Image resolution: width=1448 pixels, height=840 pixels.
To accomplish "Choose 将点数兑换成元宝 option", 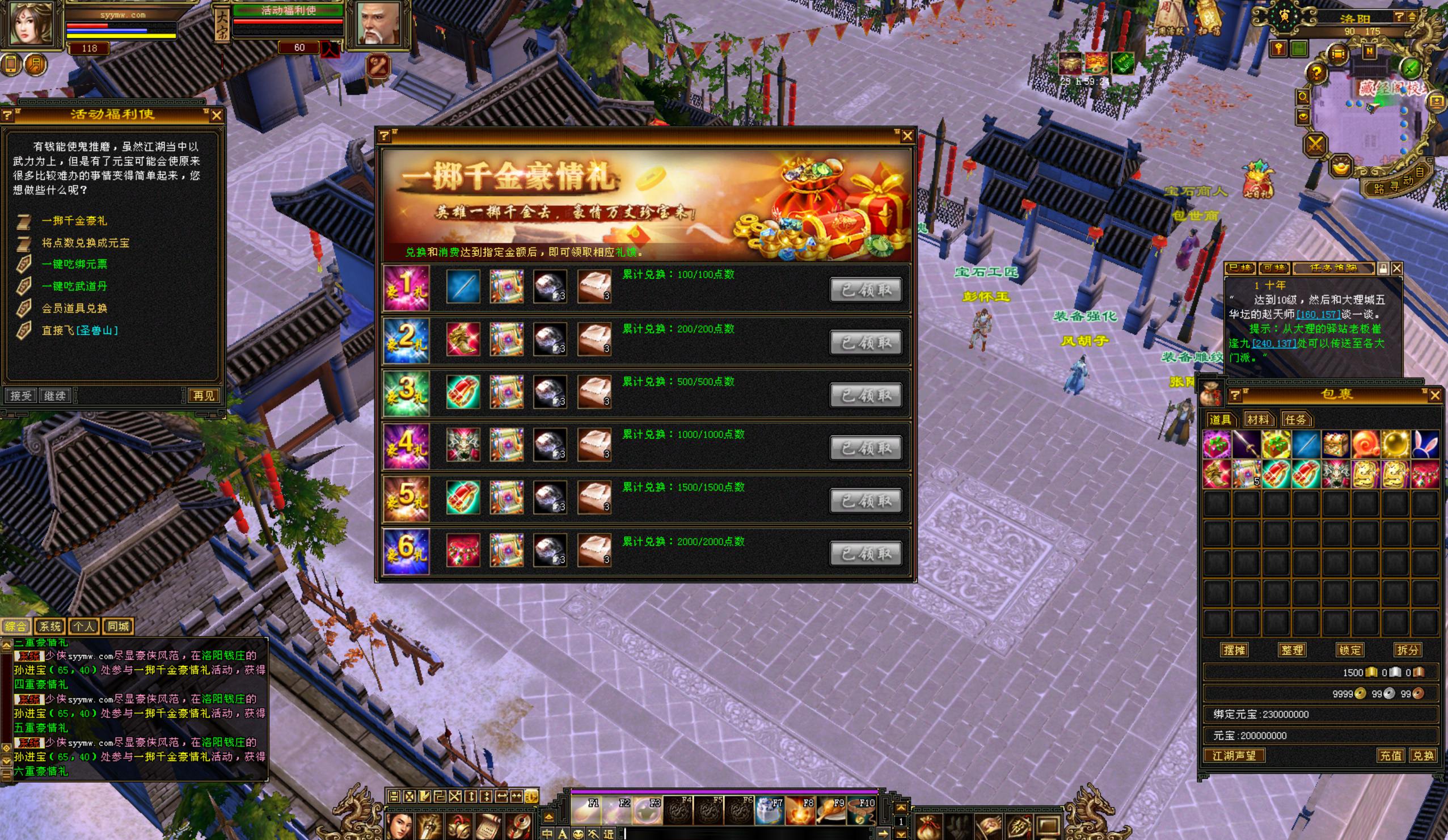I will (85, 243).
